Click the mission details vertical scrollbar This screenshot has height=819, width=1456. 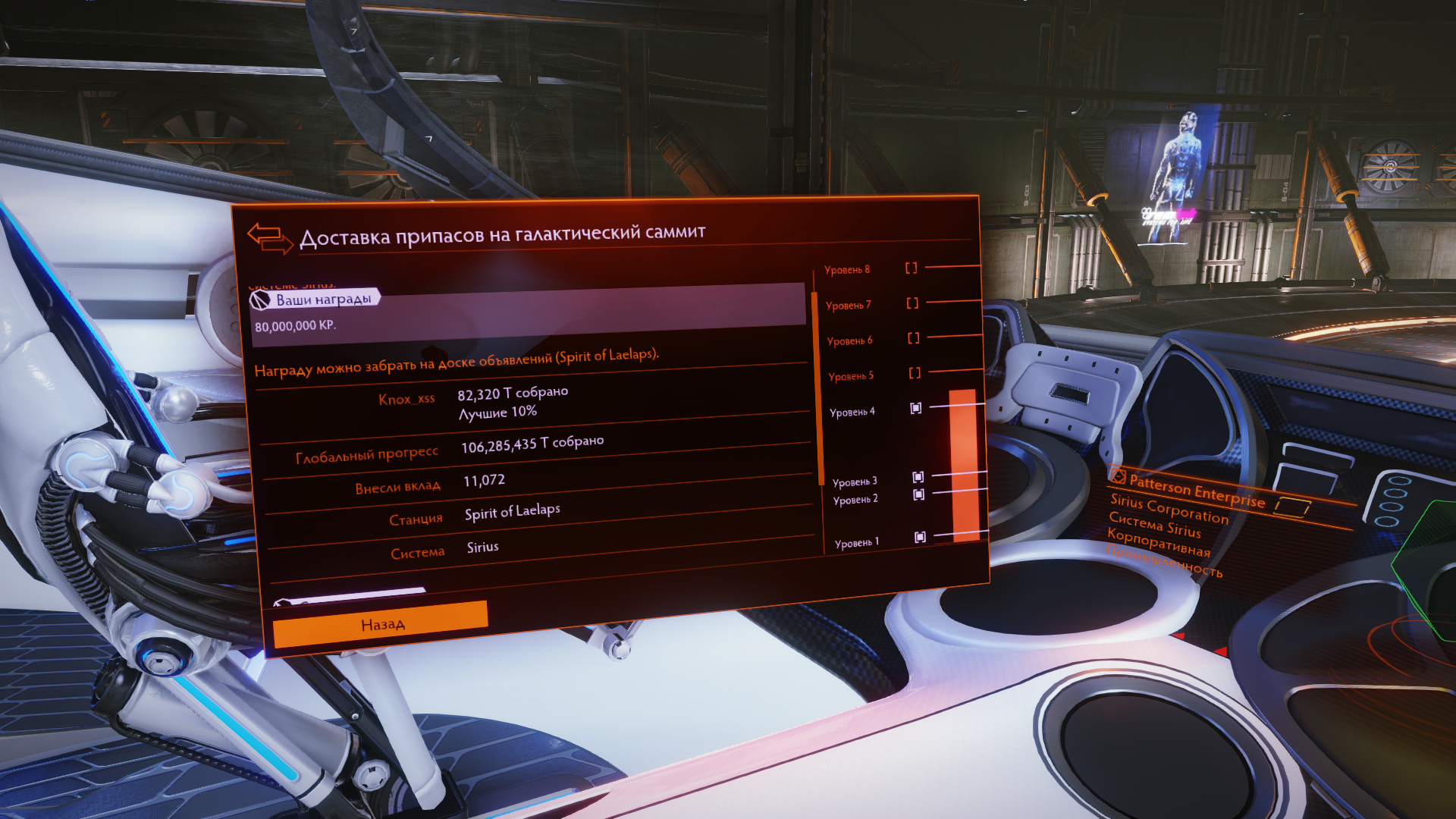818,387
